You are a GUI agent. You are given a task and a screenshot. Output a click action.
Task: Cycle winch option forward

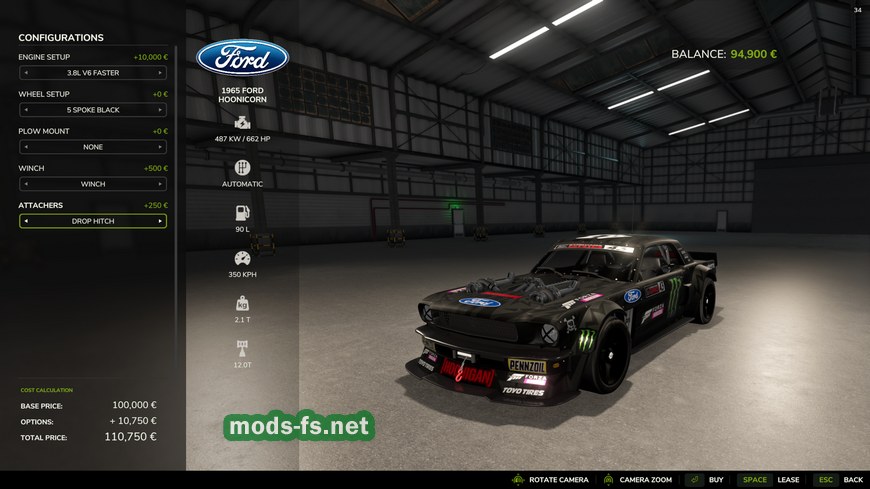[x=160, y=184]
